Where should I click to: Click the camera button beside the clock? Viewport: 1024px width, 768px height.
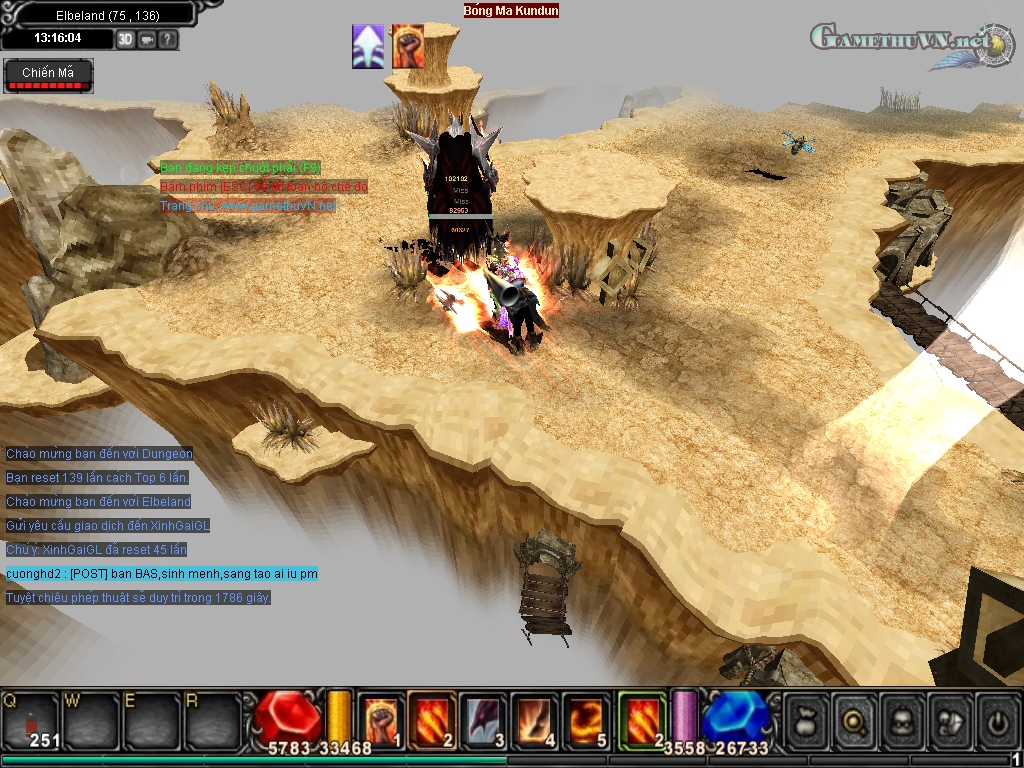click(147, 40)
